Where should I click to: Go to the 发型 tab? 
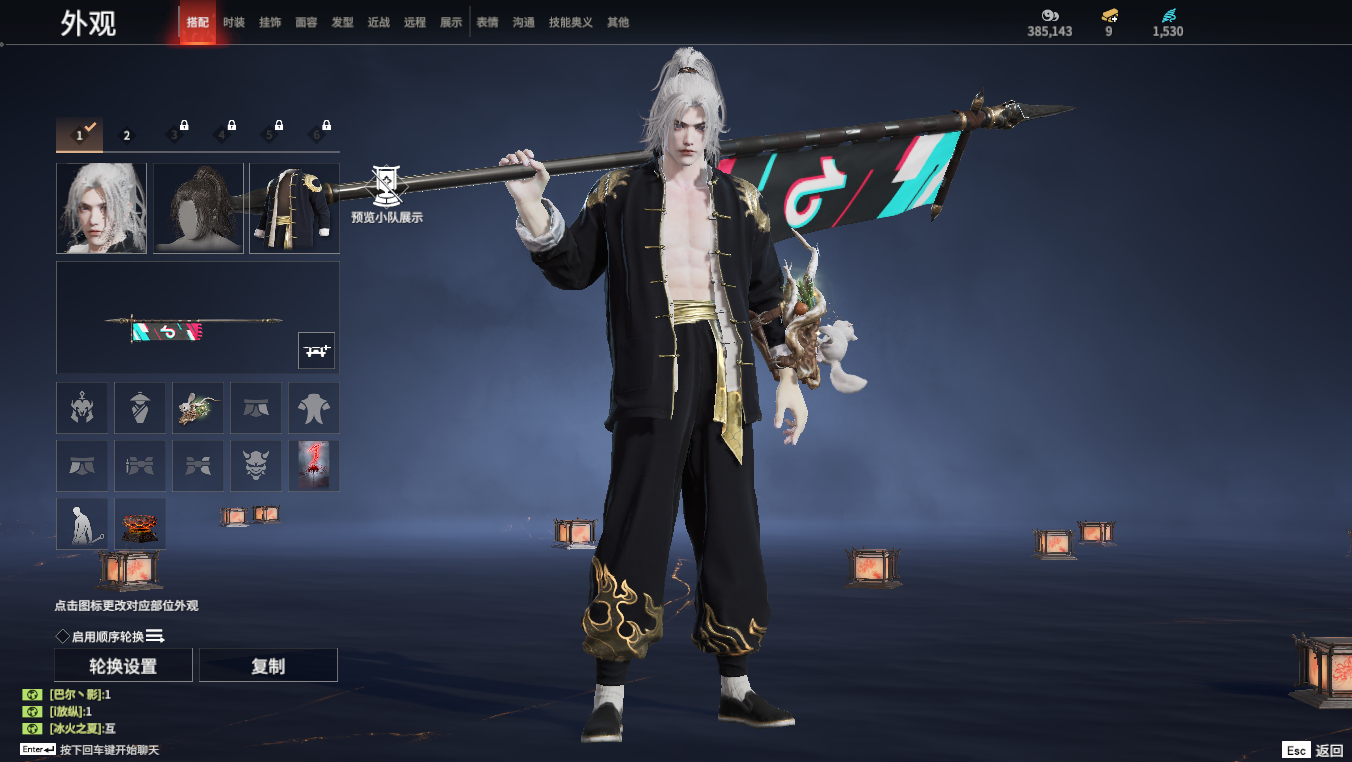pos(342,22)
